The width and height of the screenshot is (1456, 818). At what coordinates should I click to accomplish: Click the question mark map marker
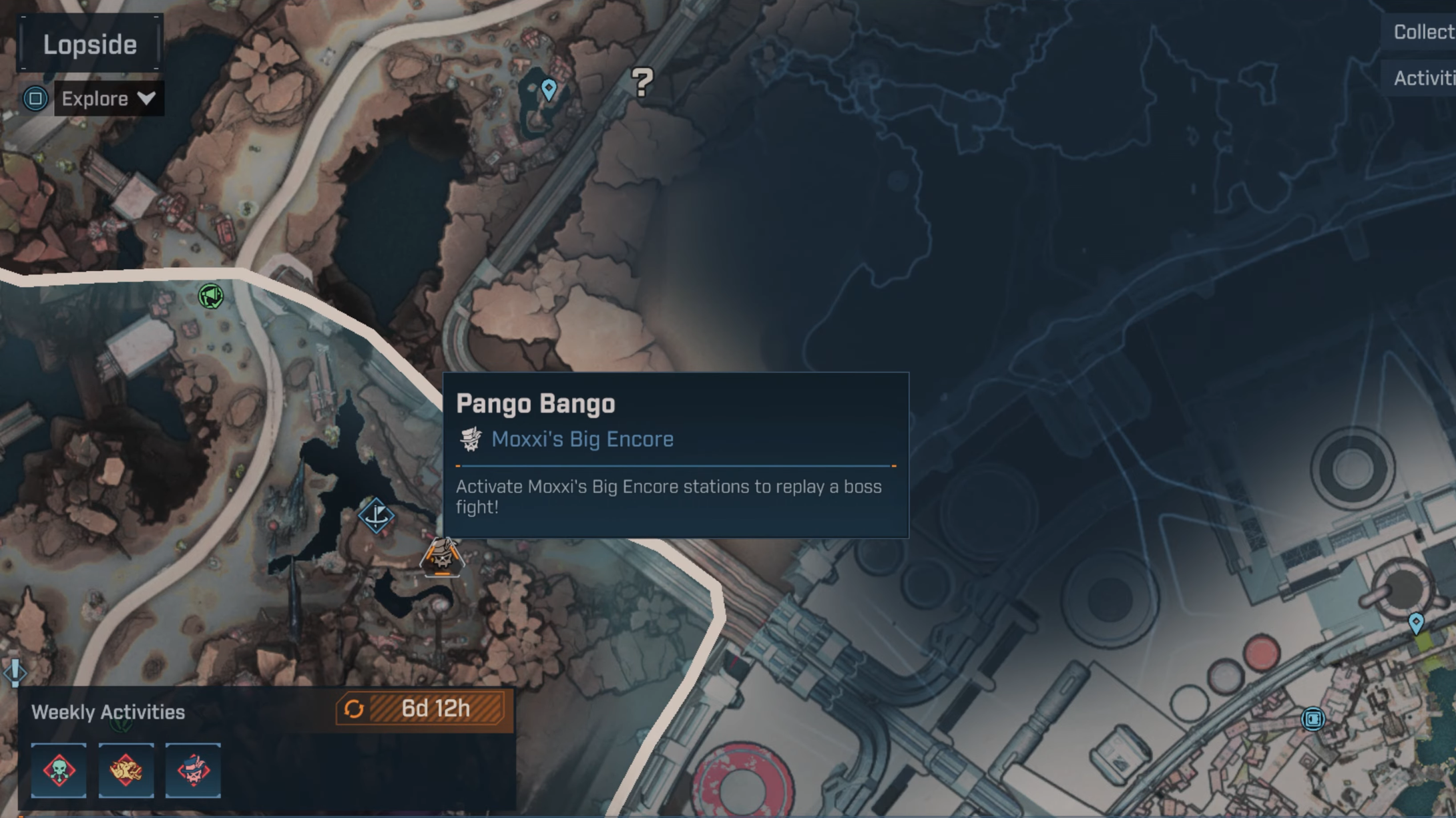click(642, 82)
